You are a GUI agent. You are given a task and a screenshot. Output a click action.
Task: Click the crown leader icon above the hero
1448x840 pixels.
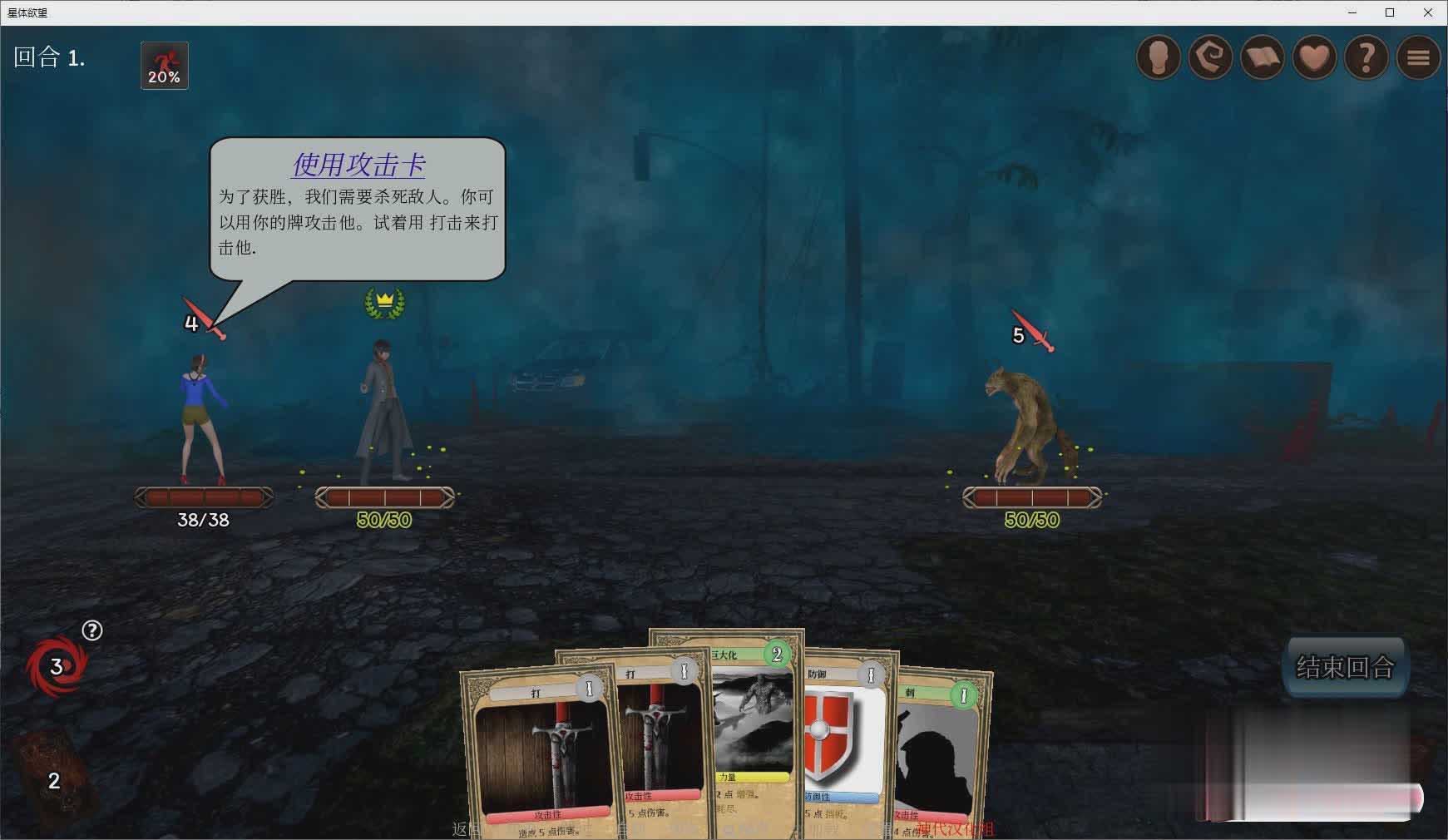(x=383, y=303)
